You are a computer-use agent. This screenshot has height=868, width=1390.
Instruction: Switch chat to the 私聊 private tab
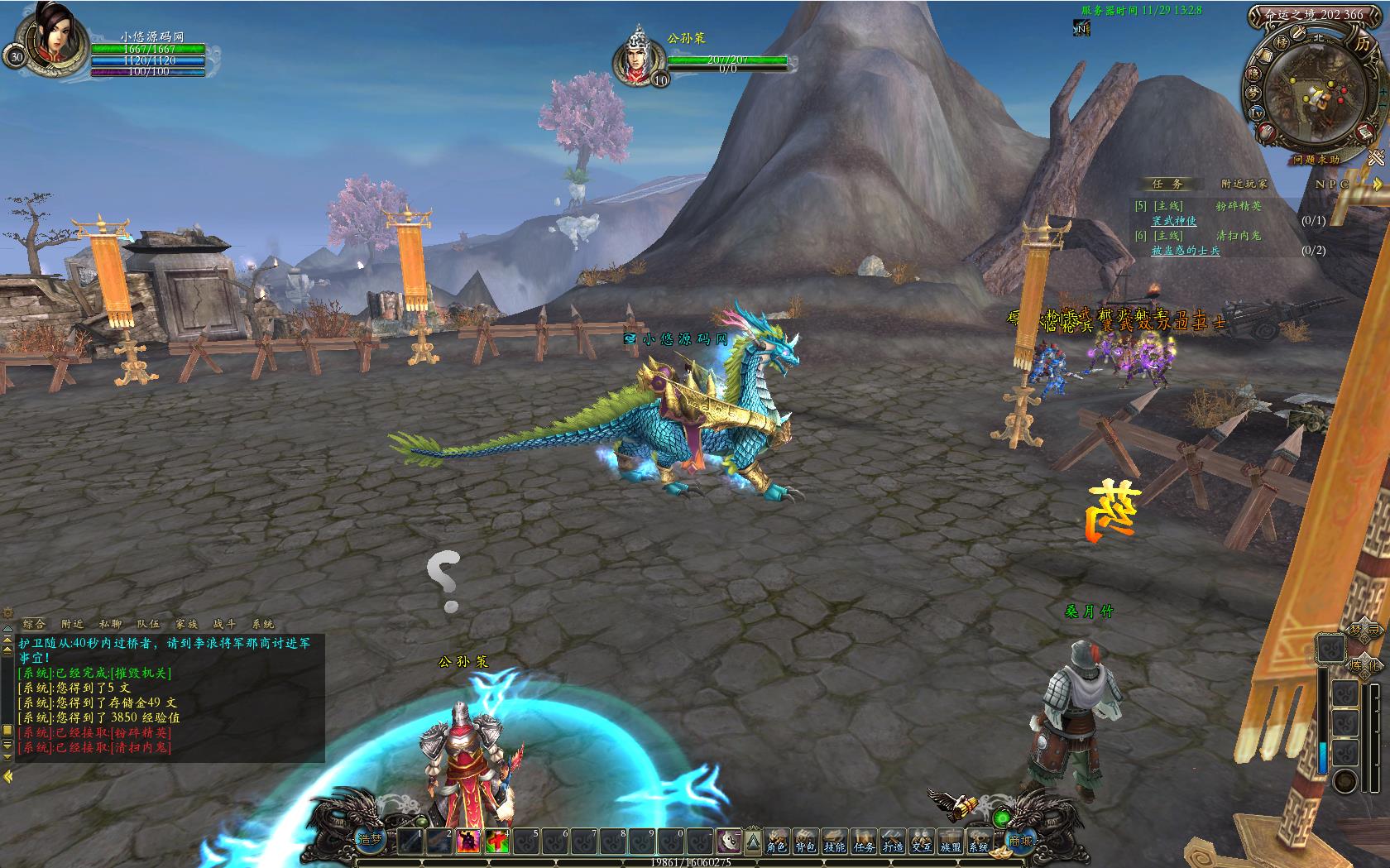point(110,624)
